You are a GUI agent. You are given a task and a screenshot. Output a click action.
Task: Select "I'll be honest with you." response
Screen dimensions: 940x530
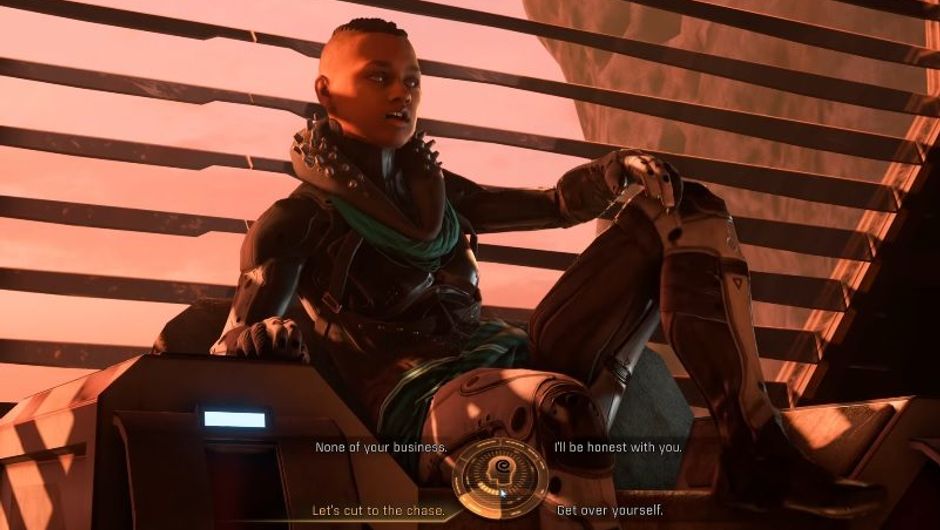pos(618,447)
